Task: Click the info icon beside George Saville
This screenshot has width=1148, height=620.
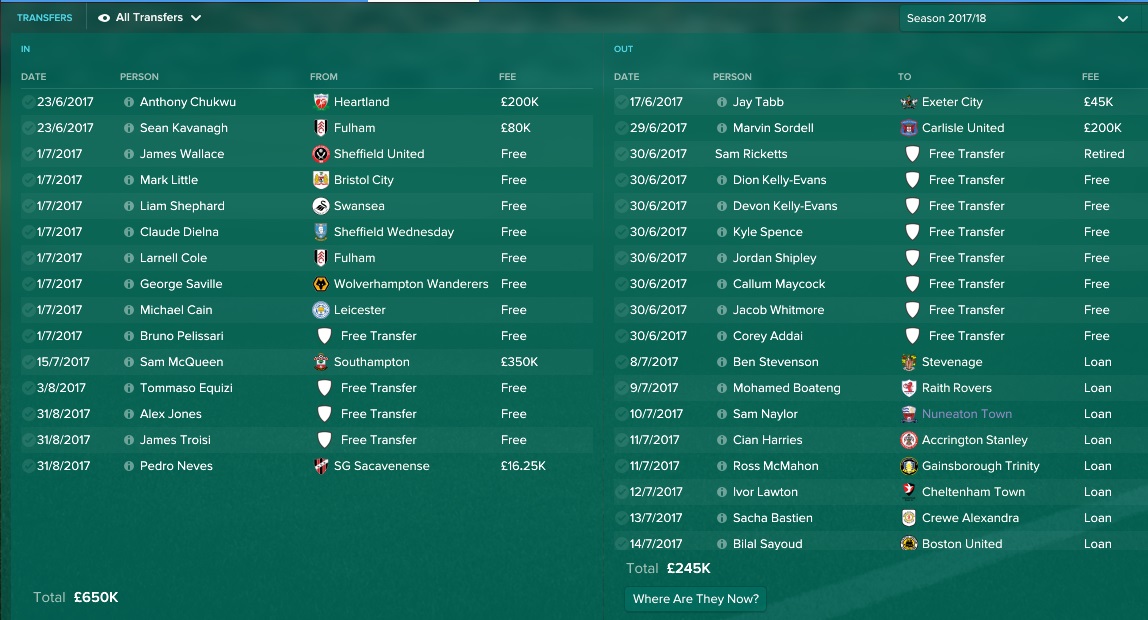Action: click(129, 284)
